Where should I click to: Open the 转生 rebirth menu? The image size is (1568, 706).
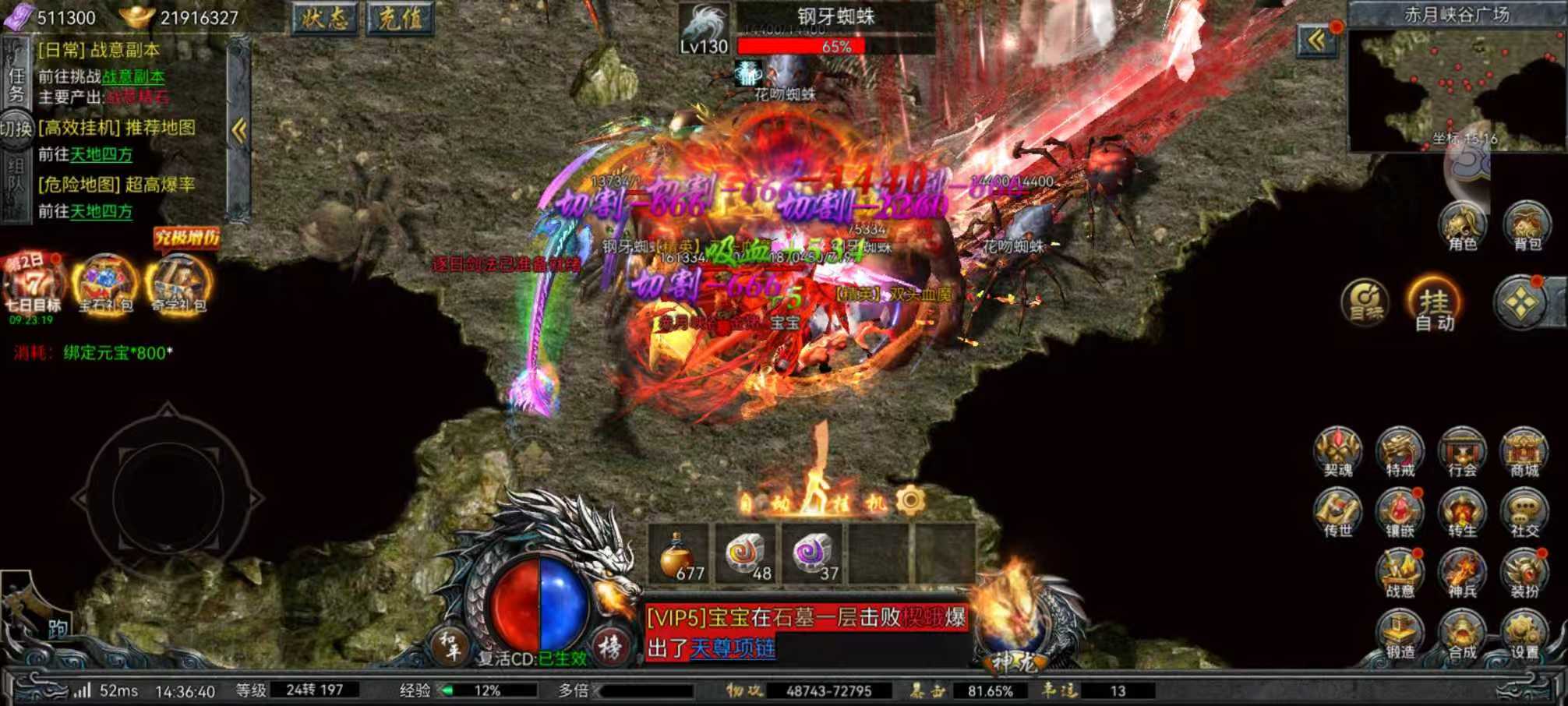[x=1462, y=514]
